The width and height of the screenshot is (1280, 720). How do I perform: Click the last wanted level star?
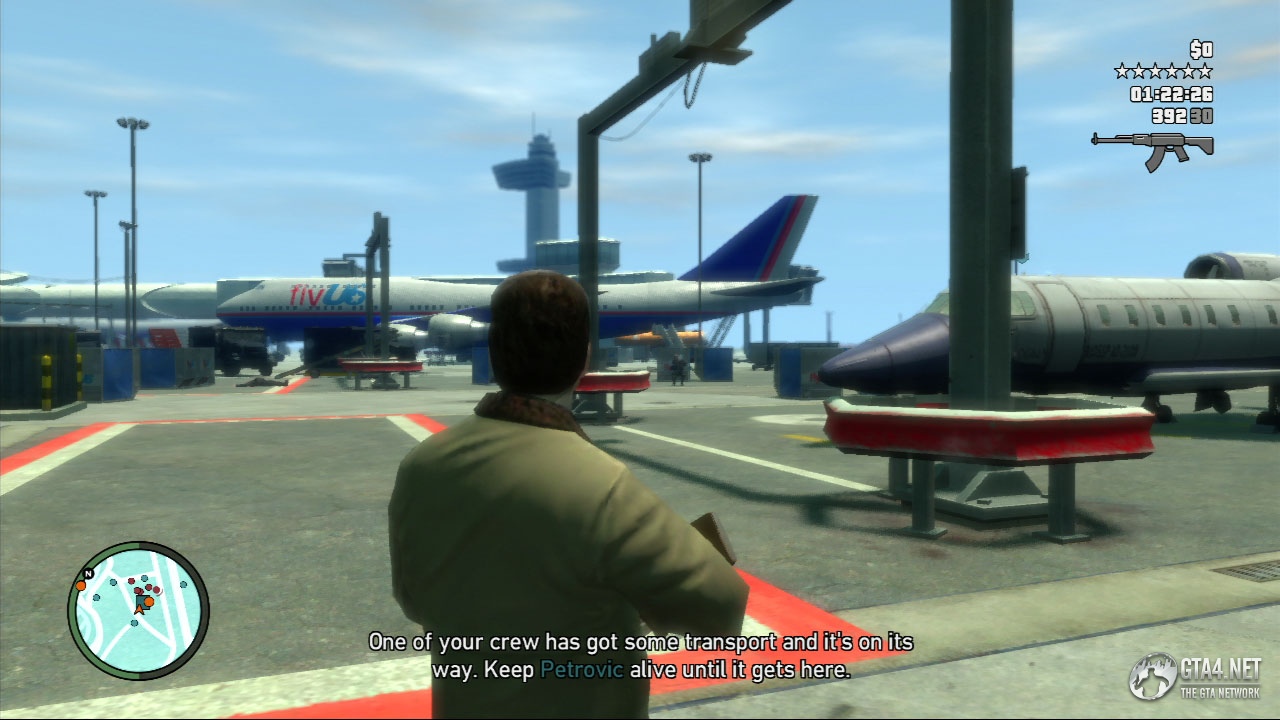tap(1205, 71)
